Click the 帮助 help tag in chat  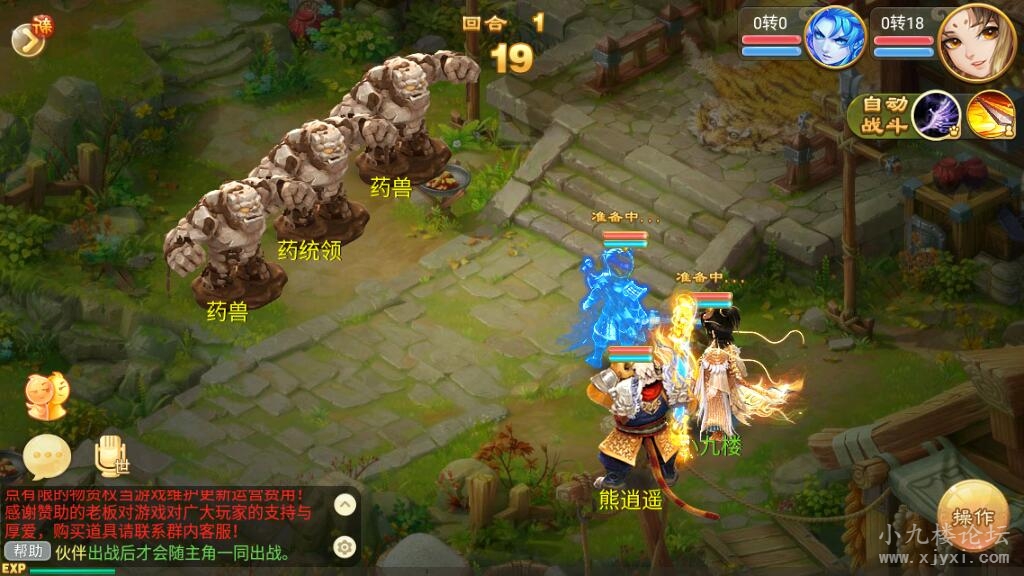coord(27,551)
